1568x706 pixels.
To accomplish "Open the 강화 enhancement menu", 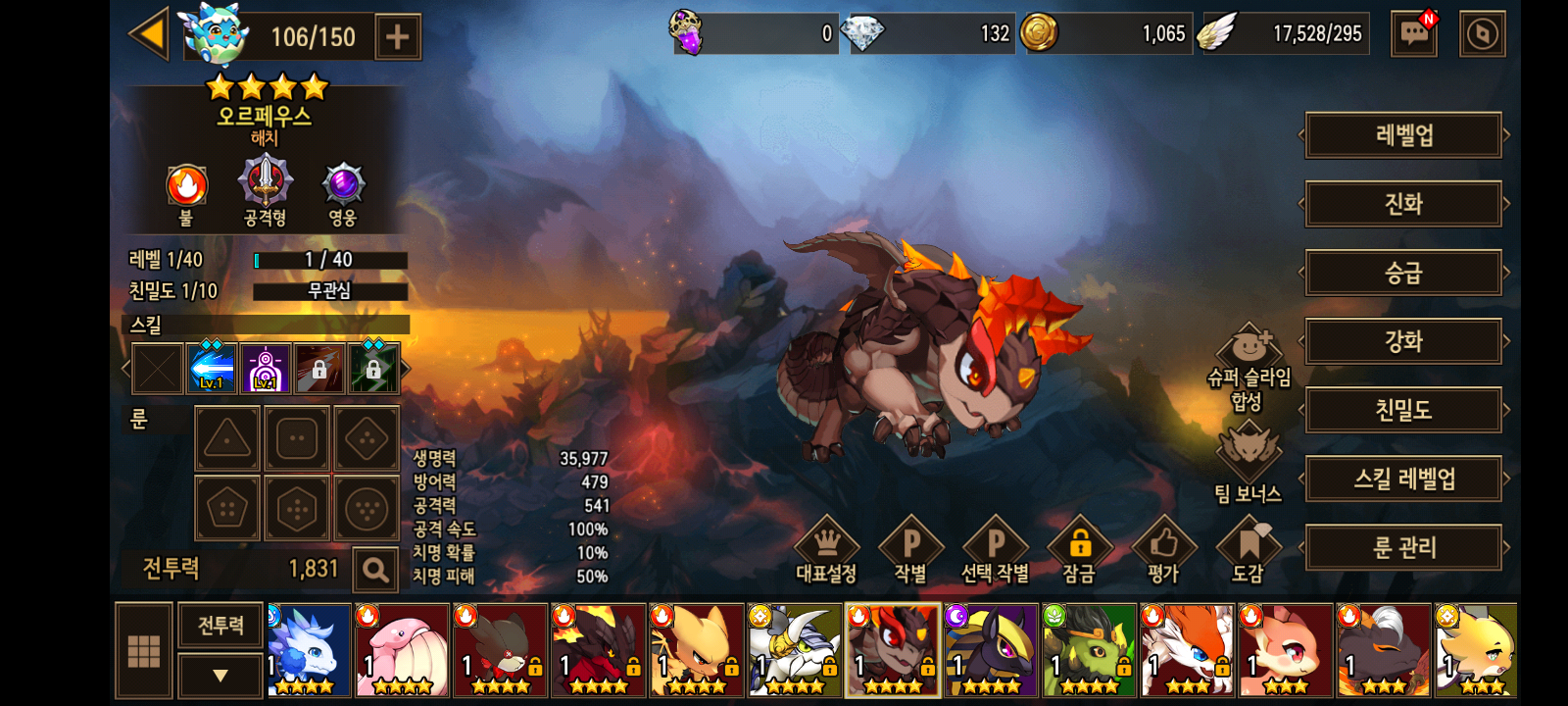I will [1403, 341].
